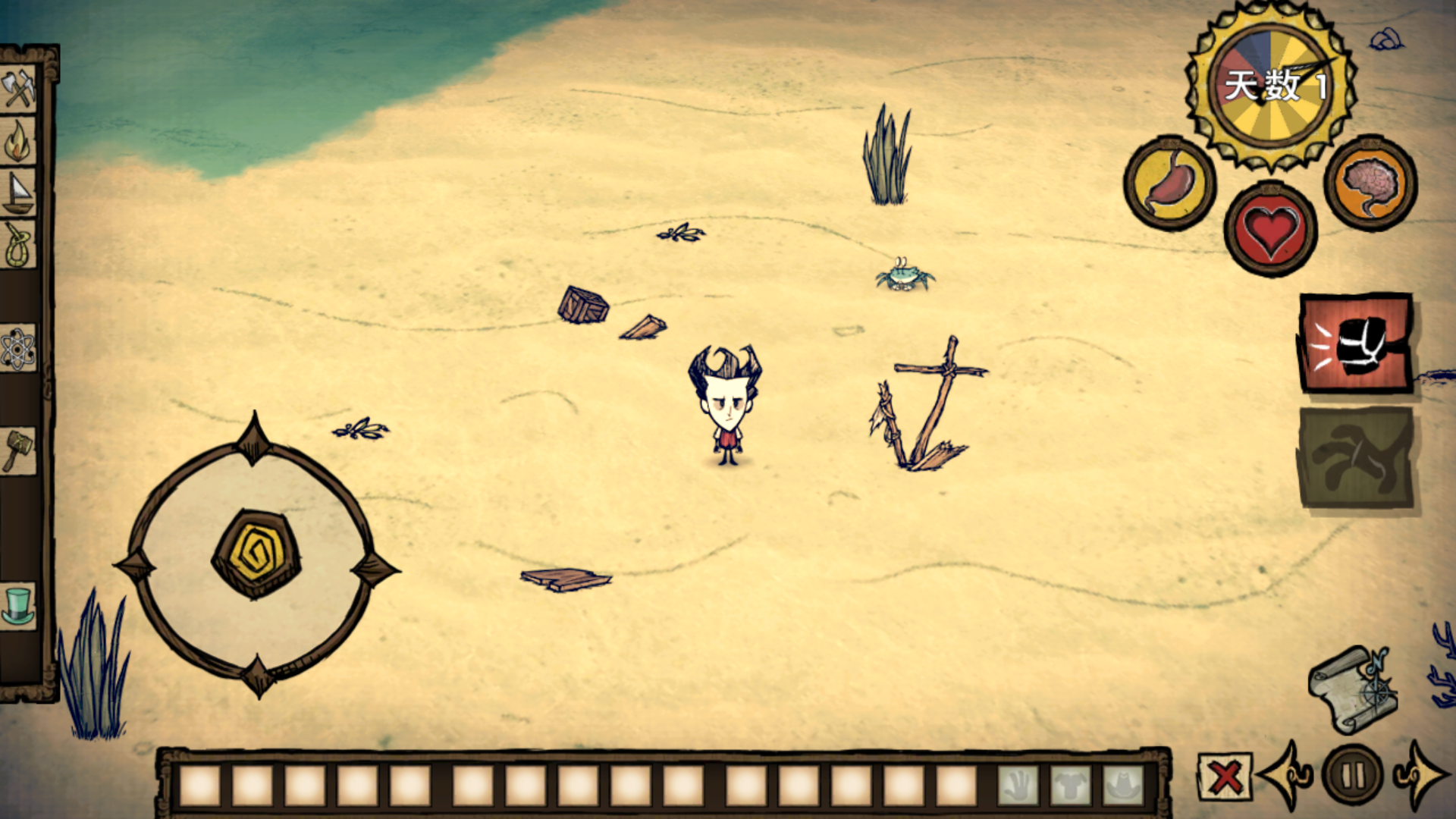Open the rope knot crafting tab
Viewport: 1456px width, 819px height.
18,246
